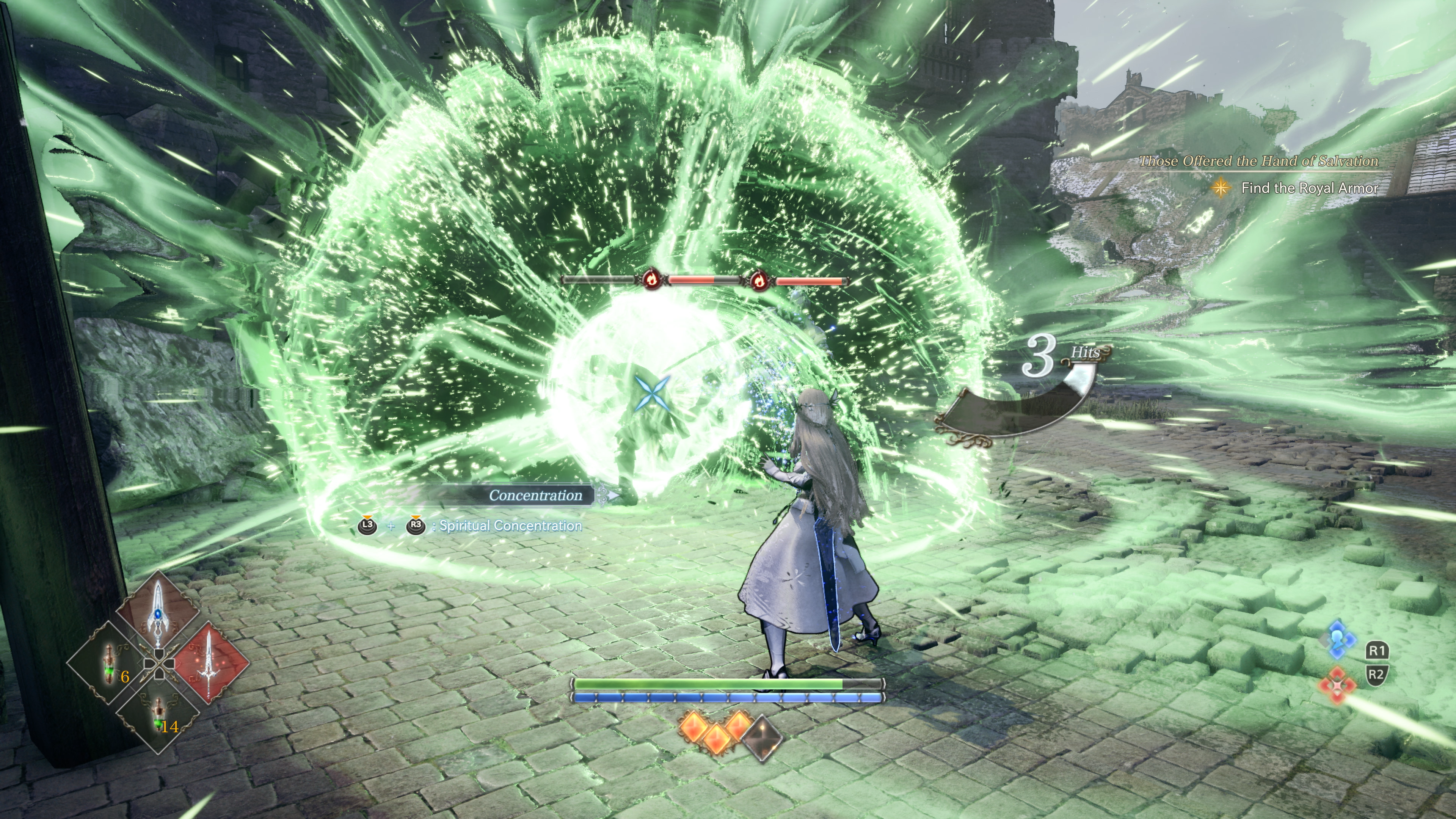Use the green potion with 14 left
This screenshot has height=819, width=1456.
click(x=159, y=714)
